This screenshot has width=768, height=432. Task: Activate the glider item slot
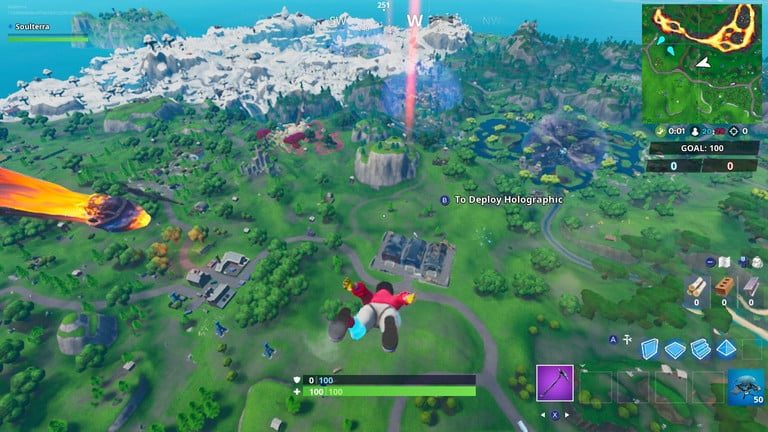(745, 384)
